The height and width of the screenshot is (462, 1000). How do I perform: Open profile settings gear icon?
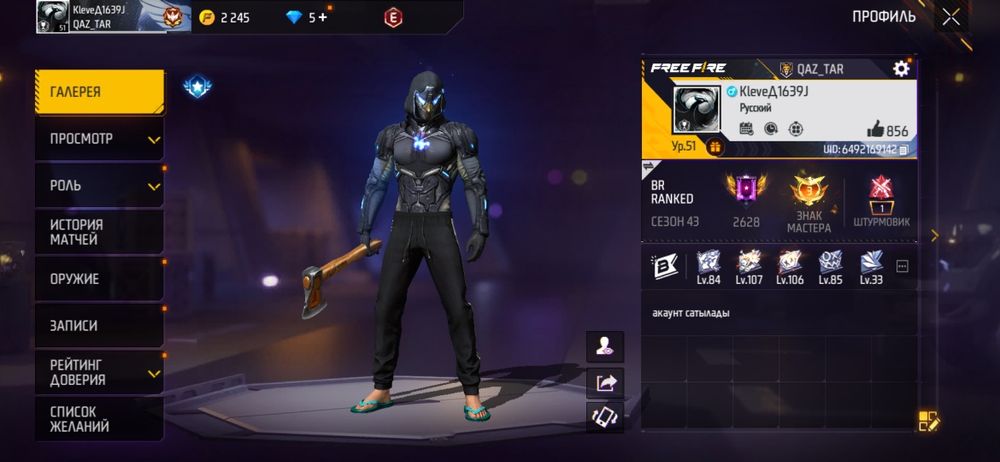pyautogui.click(x=901, y=68)
